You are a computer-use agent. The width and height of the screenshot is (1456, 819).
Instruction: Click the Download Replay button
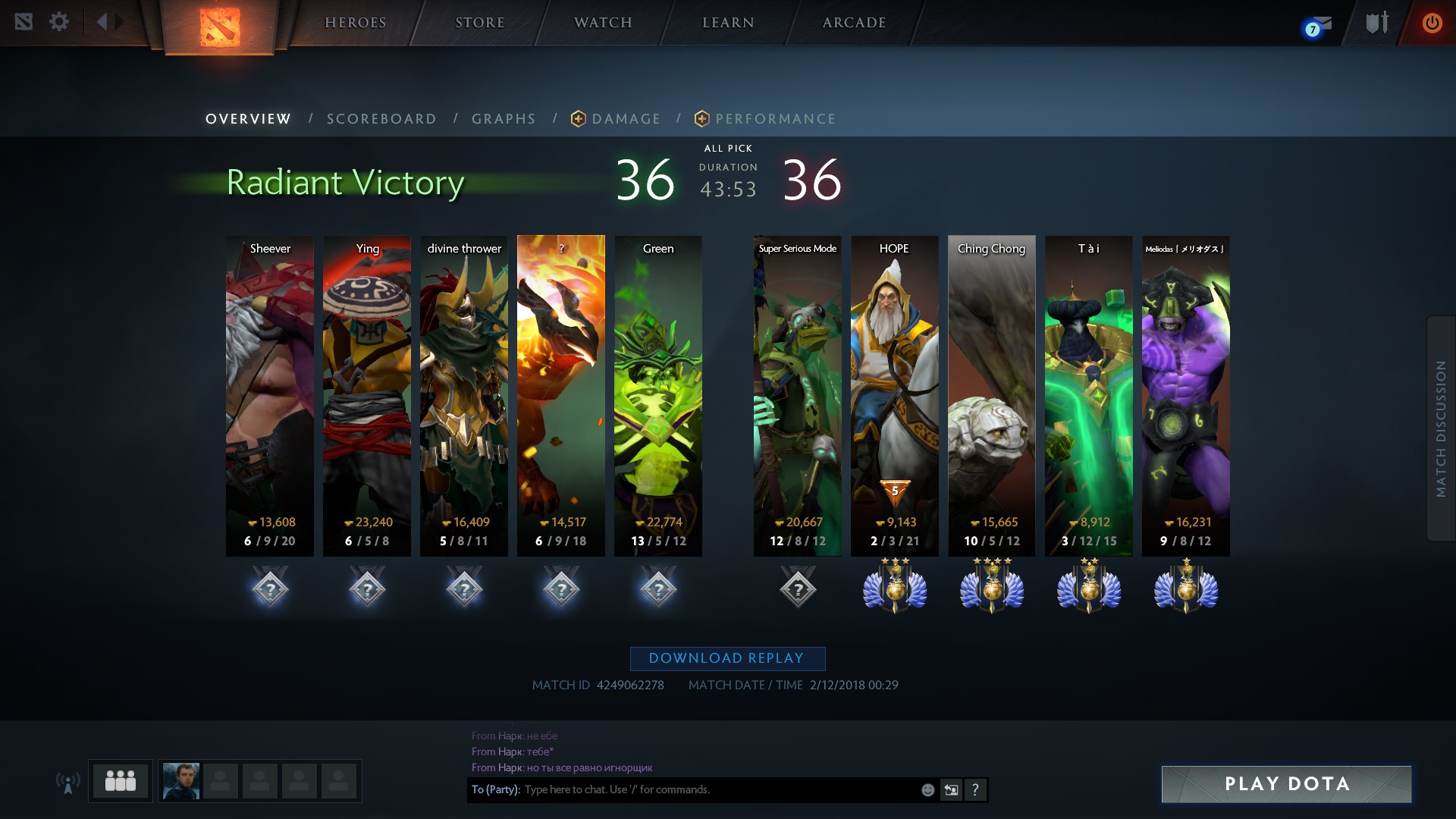coord(727,658)
